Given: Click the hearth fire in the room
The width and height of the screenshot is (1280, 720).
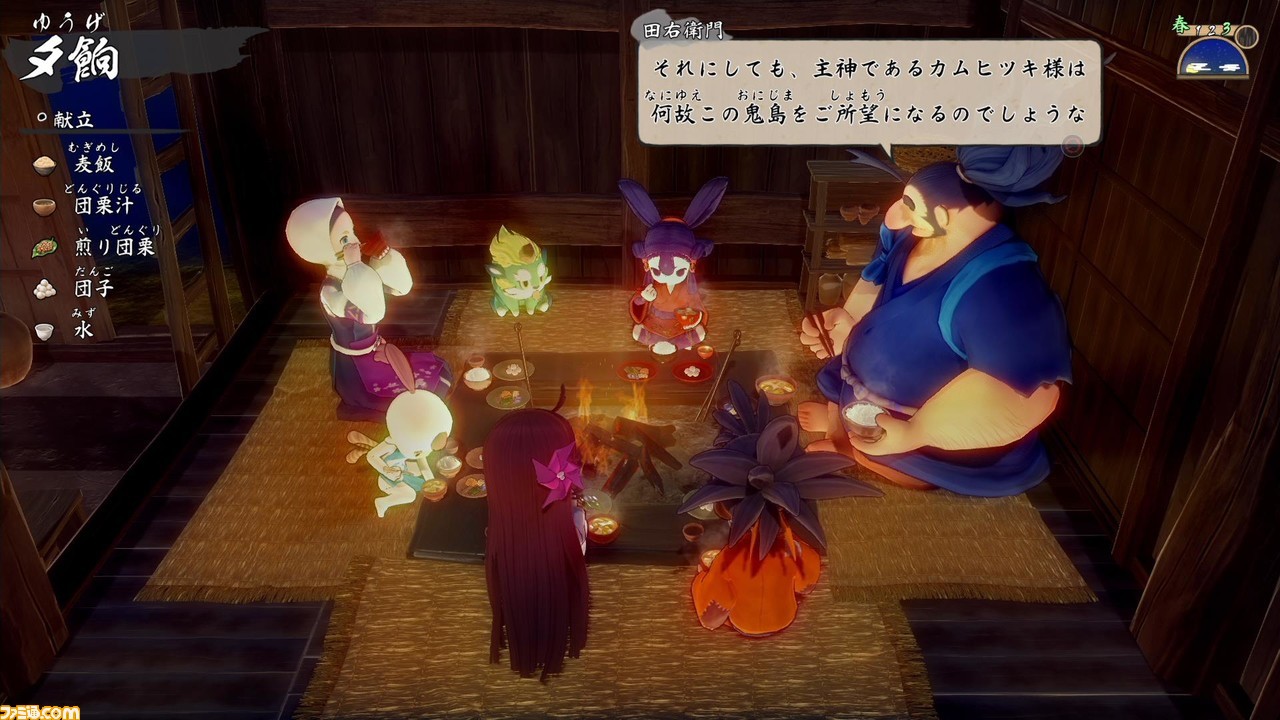Looking at the screenshot, I should [x=615, y=420].
